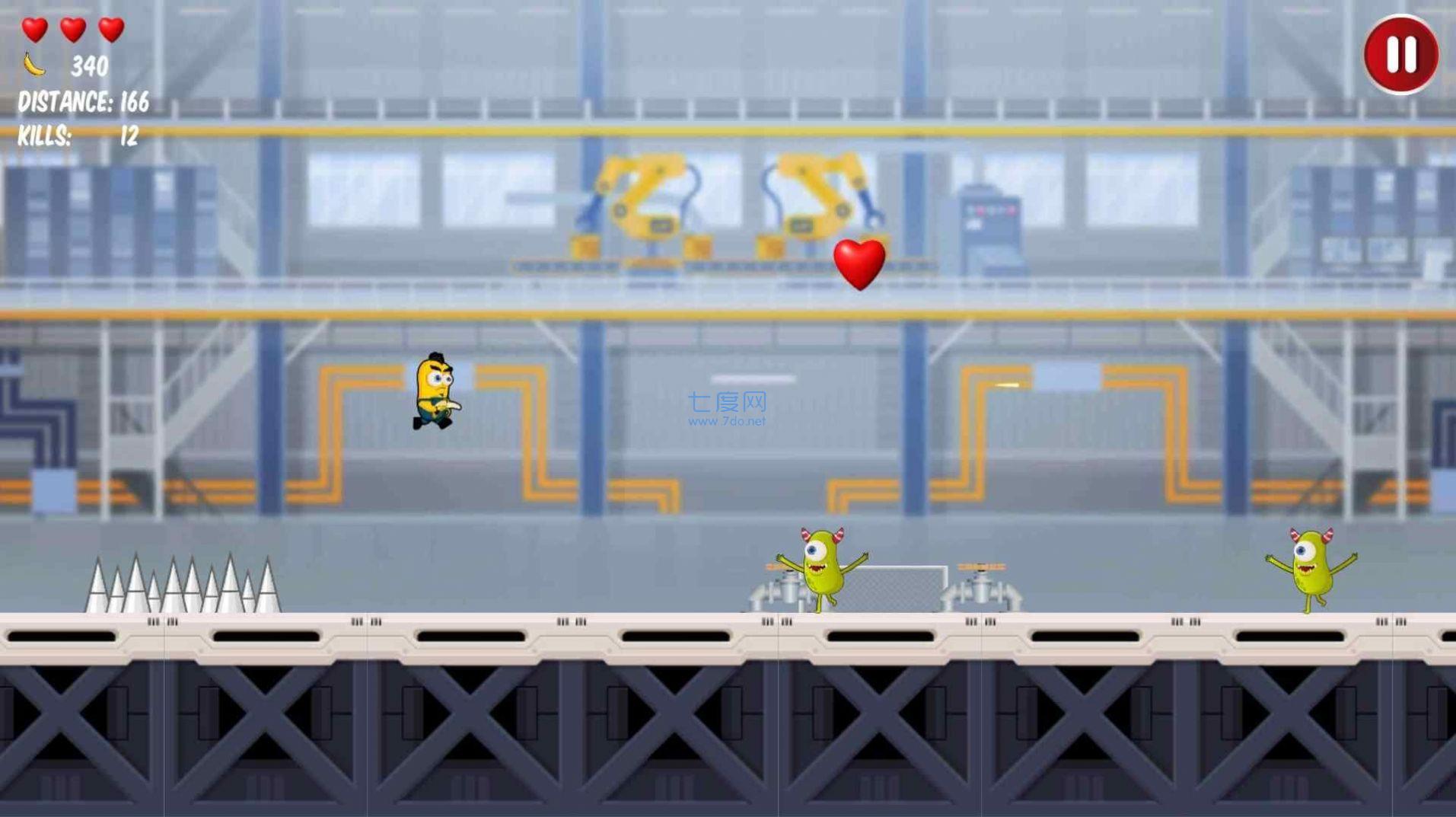Tap the spike hazard cluster
This screenshot has height=817, width=1456.
[183, 582]
